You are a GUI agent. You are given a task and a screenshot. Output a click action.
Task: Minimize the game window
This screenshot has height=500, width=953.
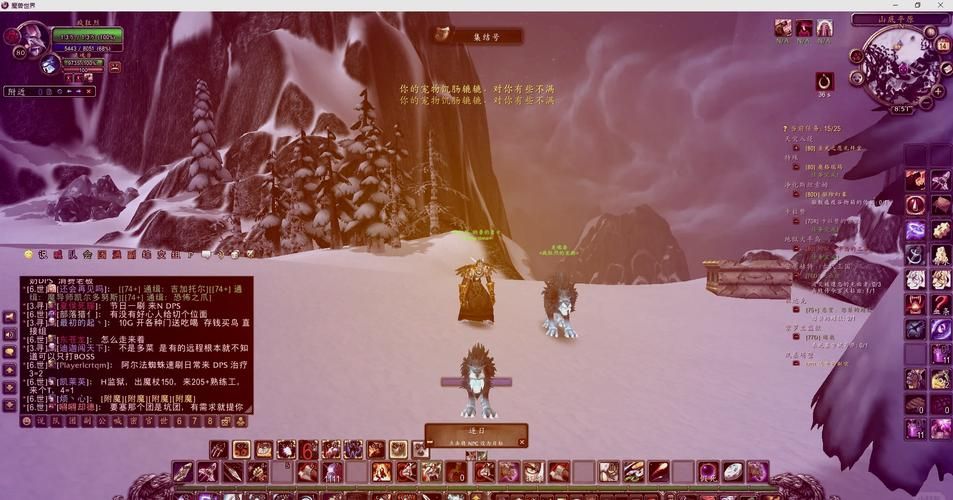click(895, 5)
